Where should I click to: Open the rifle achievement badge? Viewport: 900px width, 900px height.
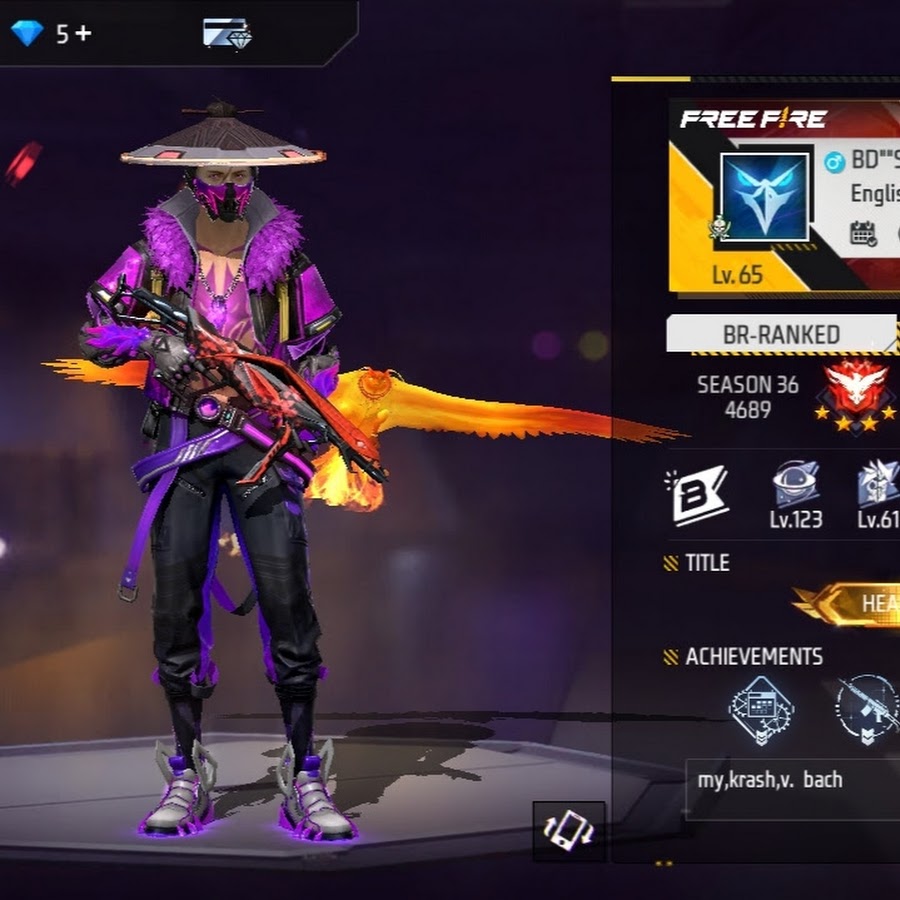pos(867,708)
